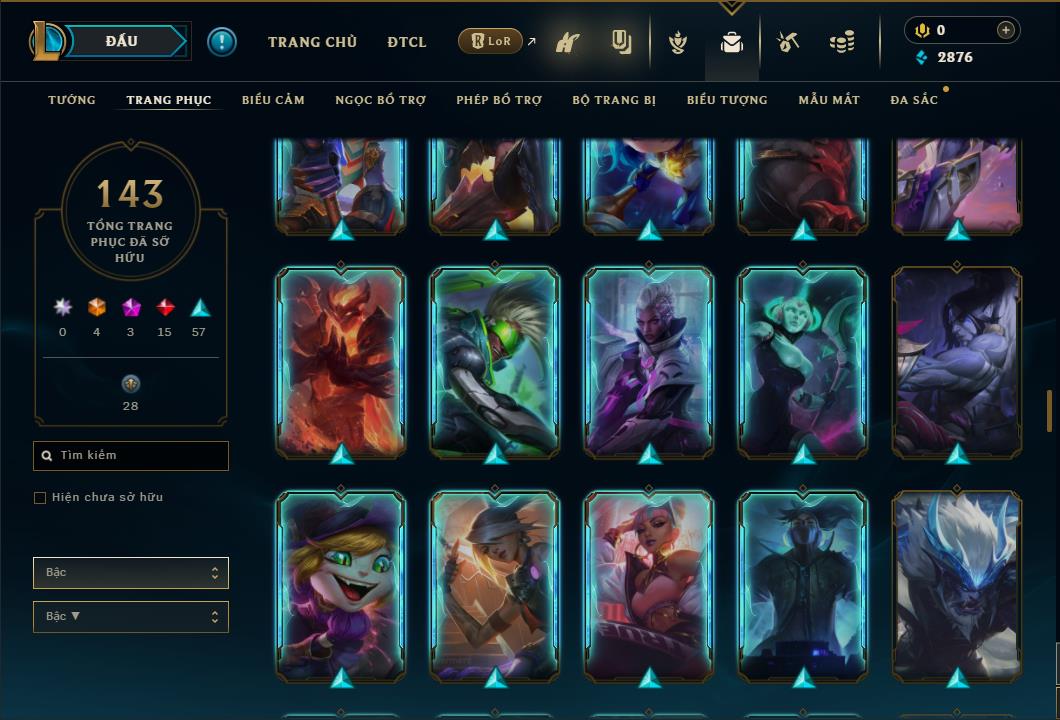Open the coin stack store icon

[842, 43]
